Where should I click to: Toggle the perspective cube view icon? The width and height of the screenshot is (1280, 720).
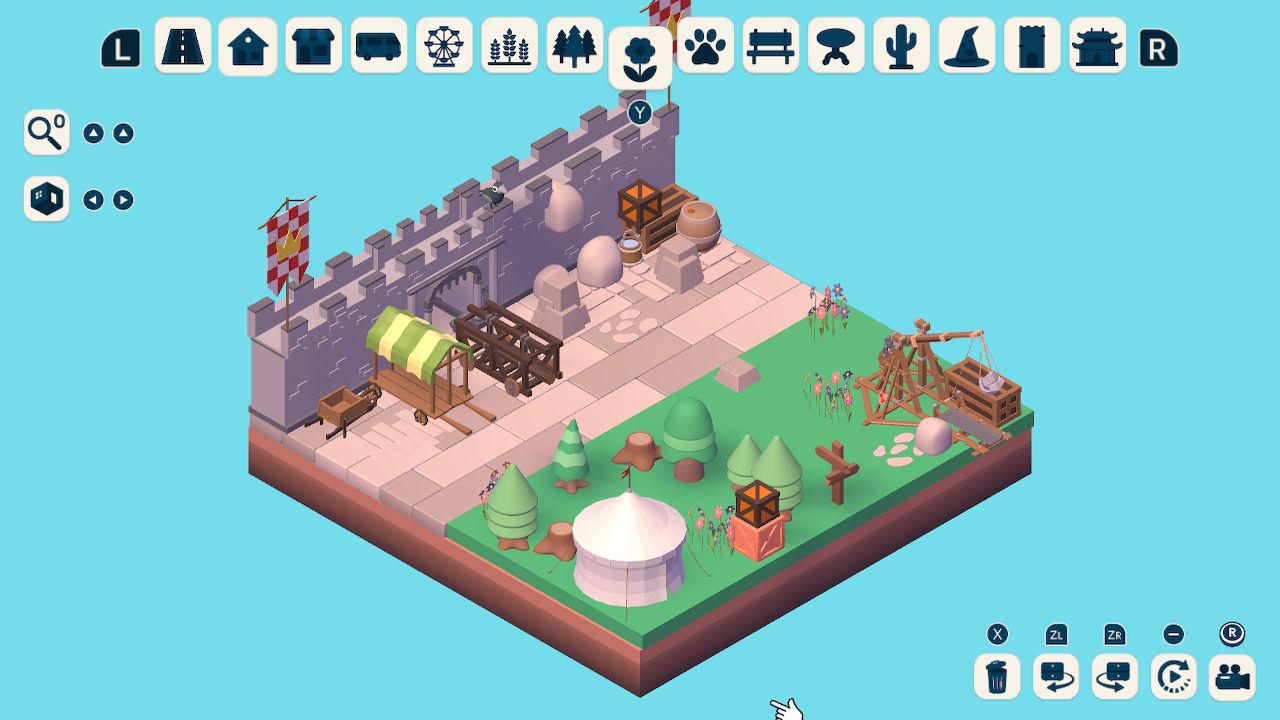(46, 199)
